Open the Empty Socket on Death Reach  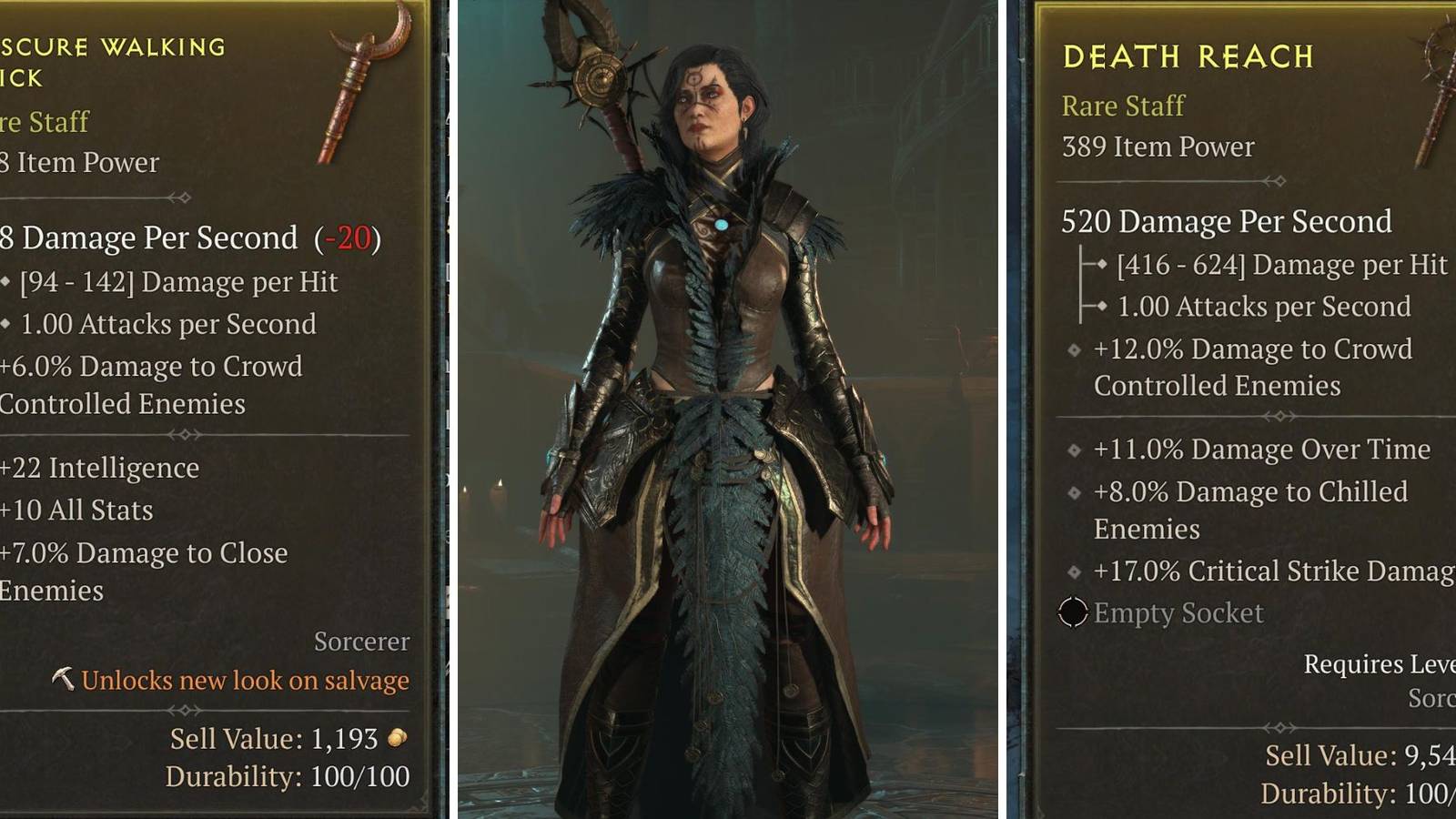click(x=1074, y=613)
